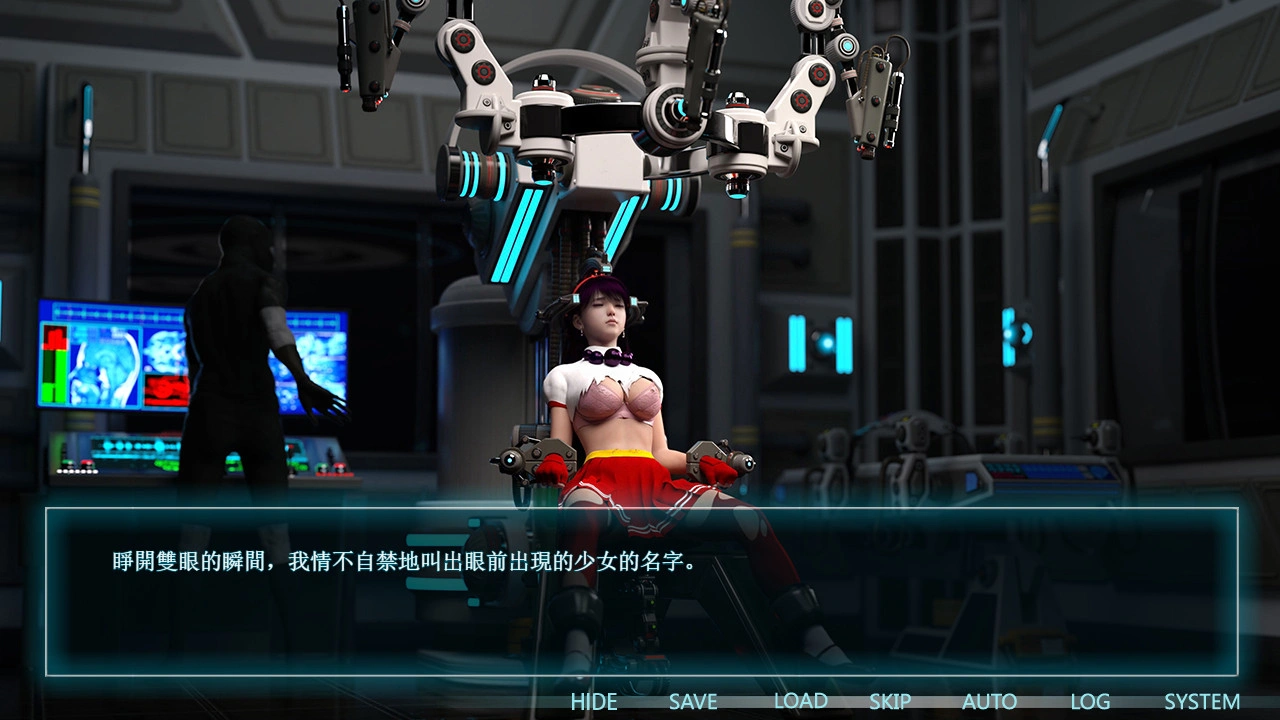Activate SKIP to fast-forward dialogue

[889, 702]
